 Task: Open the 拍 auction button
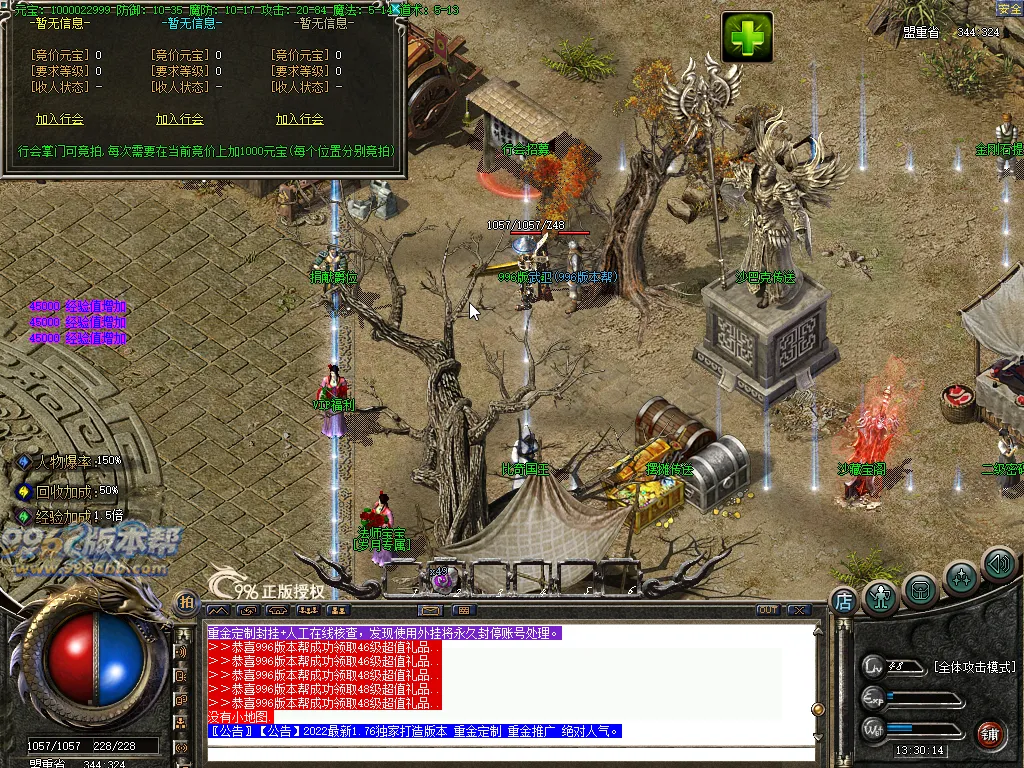pos(186,602)
